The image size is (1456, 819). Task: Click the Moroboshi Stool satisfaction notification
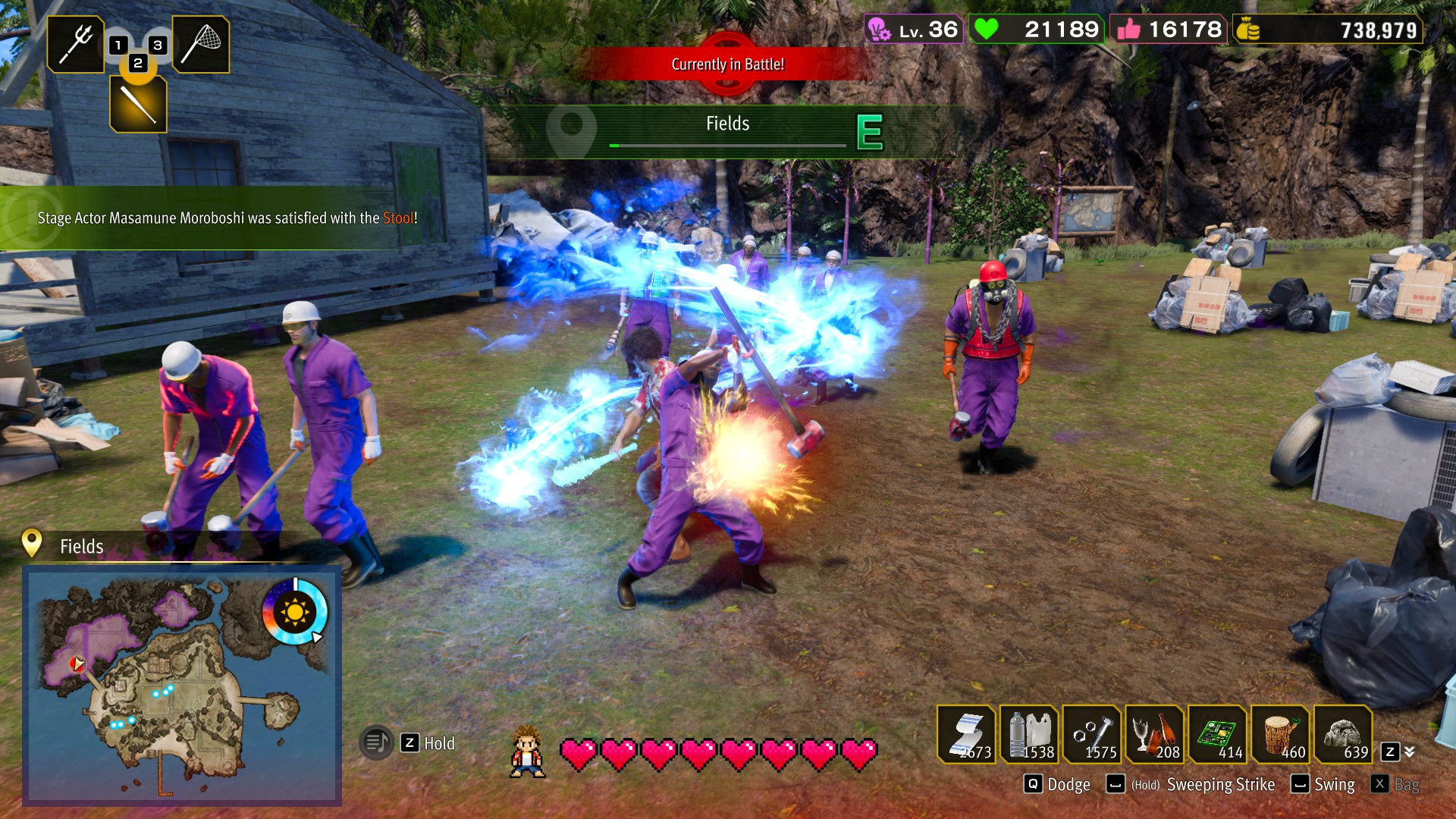(x=226, y=218)
